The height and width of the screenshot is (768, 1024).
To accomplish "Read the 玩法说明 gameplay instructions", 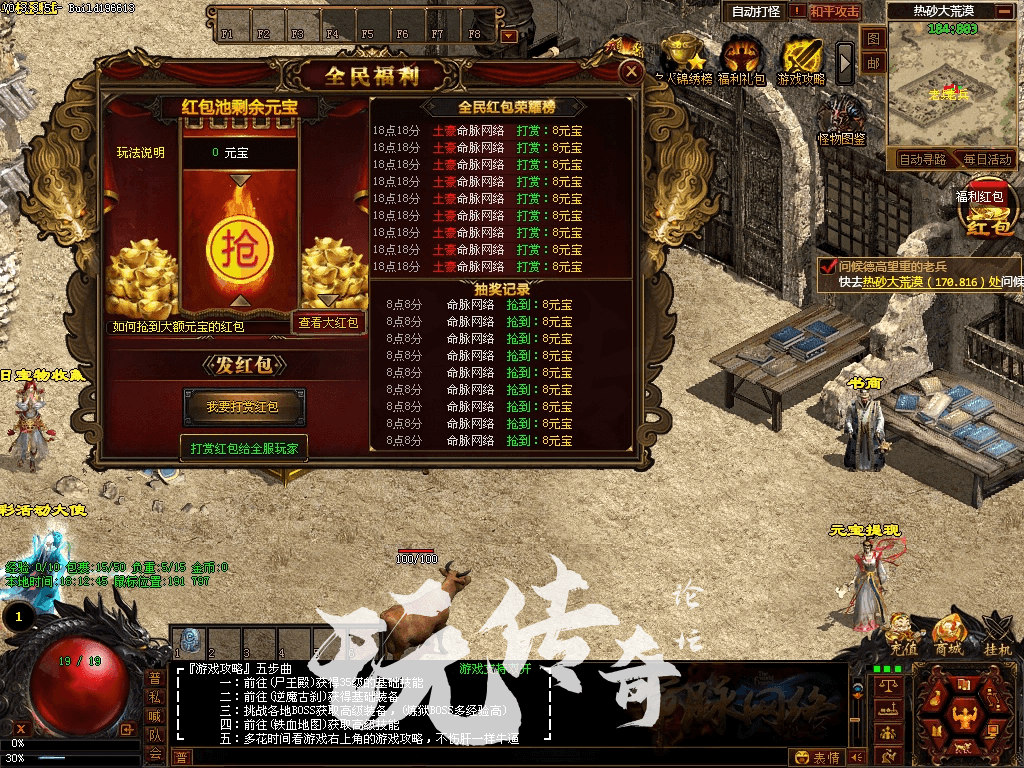I will tap(141, 153).
